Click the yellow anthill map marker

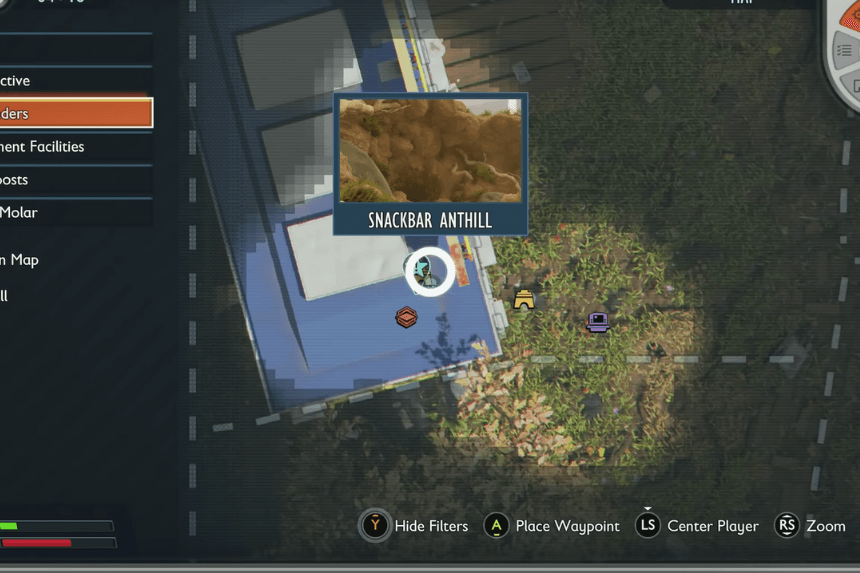(x=524, y=300)
